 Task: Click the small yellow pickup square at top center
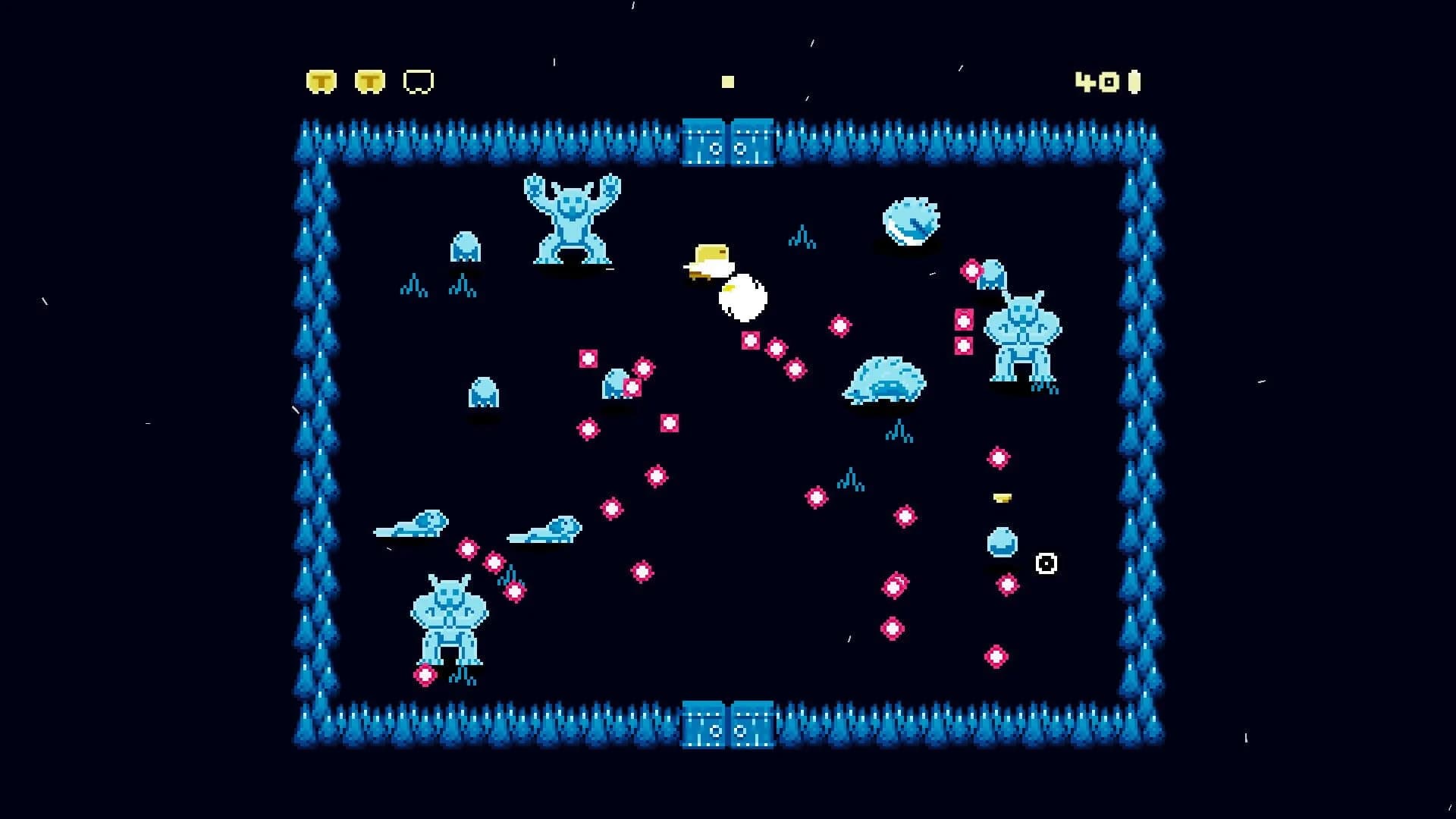pyautogui.click(x=727, y=81)
